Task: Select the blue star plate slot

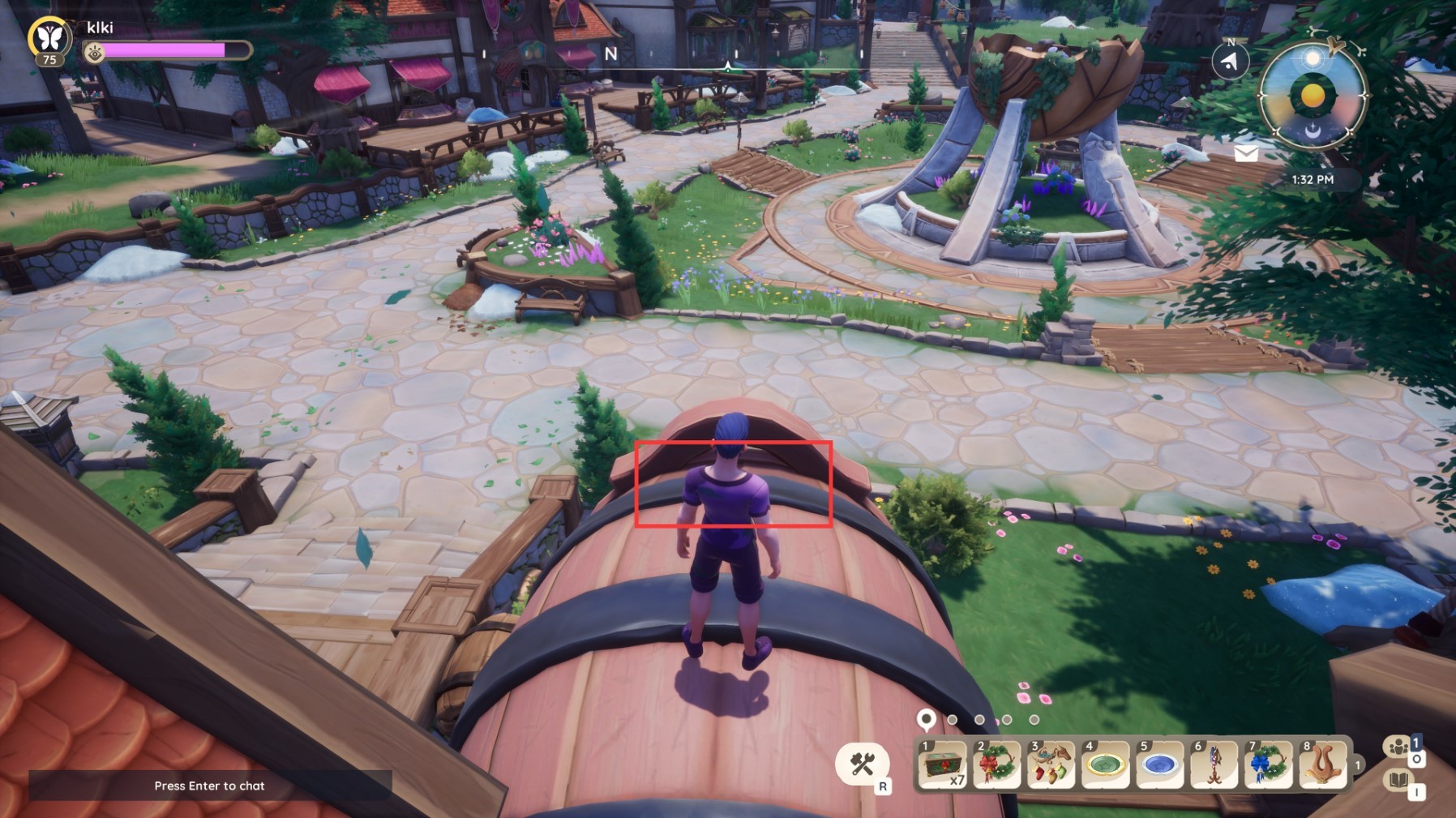Action: (1159, 764)
